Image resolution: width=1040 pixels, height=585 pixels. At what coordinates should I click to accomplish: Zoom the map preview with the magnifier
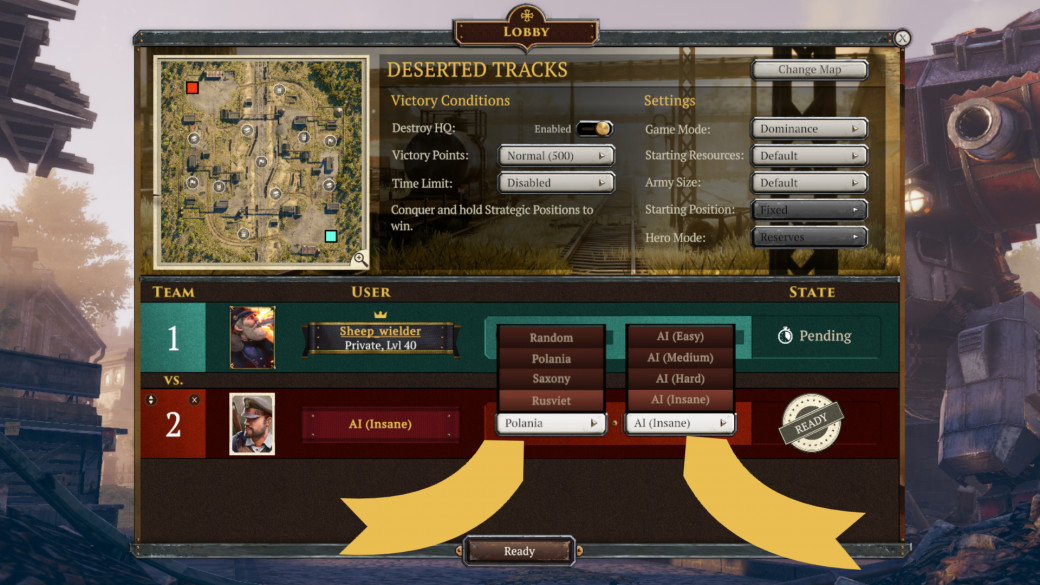[x=359, y=259]
